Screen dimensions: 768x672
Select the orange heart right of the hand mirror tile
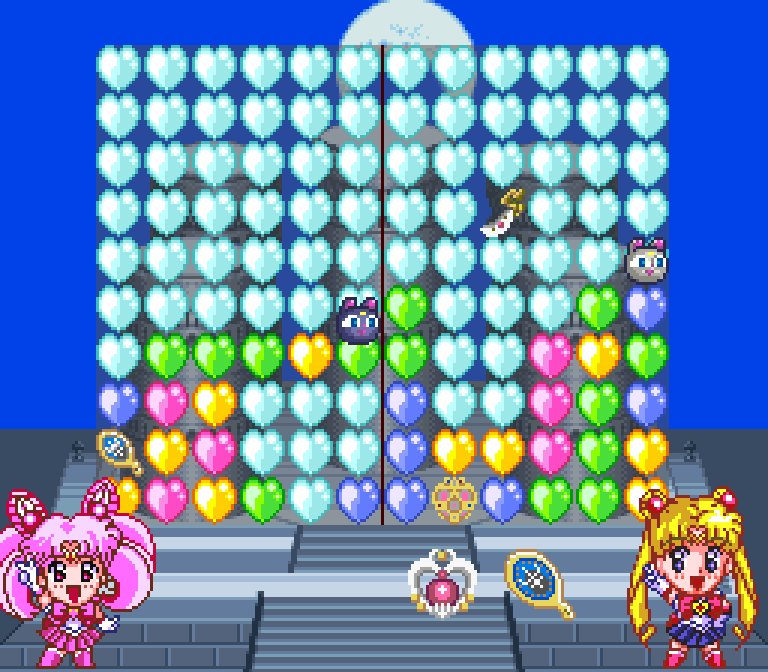167,451
